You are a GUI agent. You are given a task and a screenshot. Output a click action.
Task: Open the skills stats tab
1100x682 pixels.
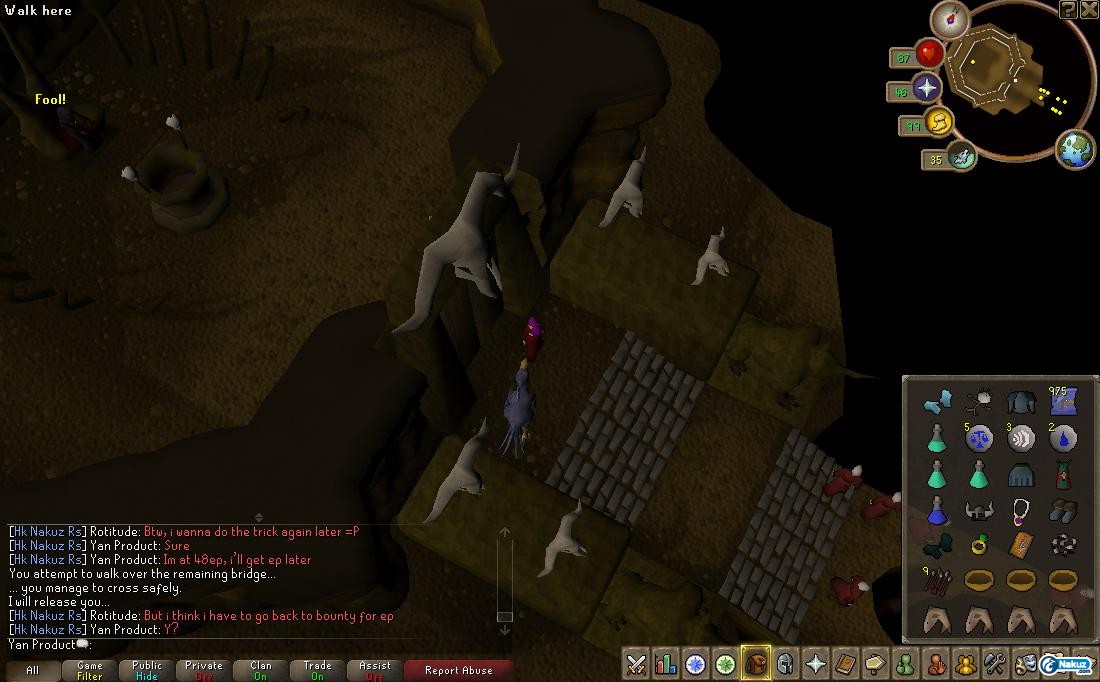[x=665, y=663]
